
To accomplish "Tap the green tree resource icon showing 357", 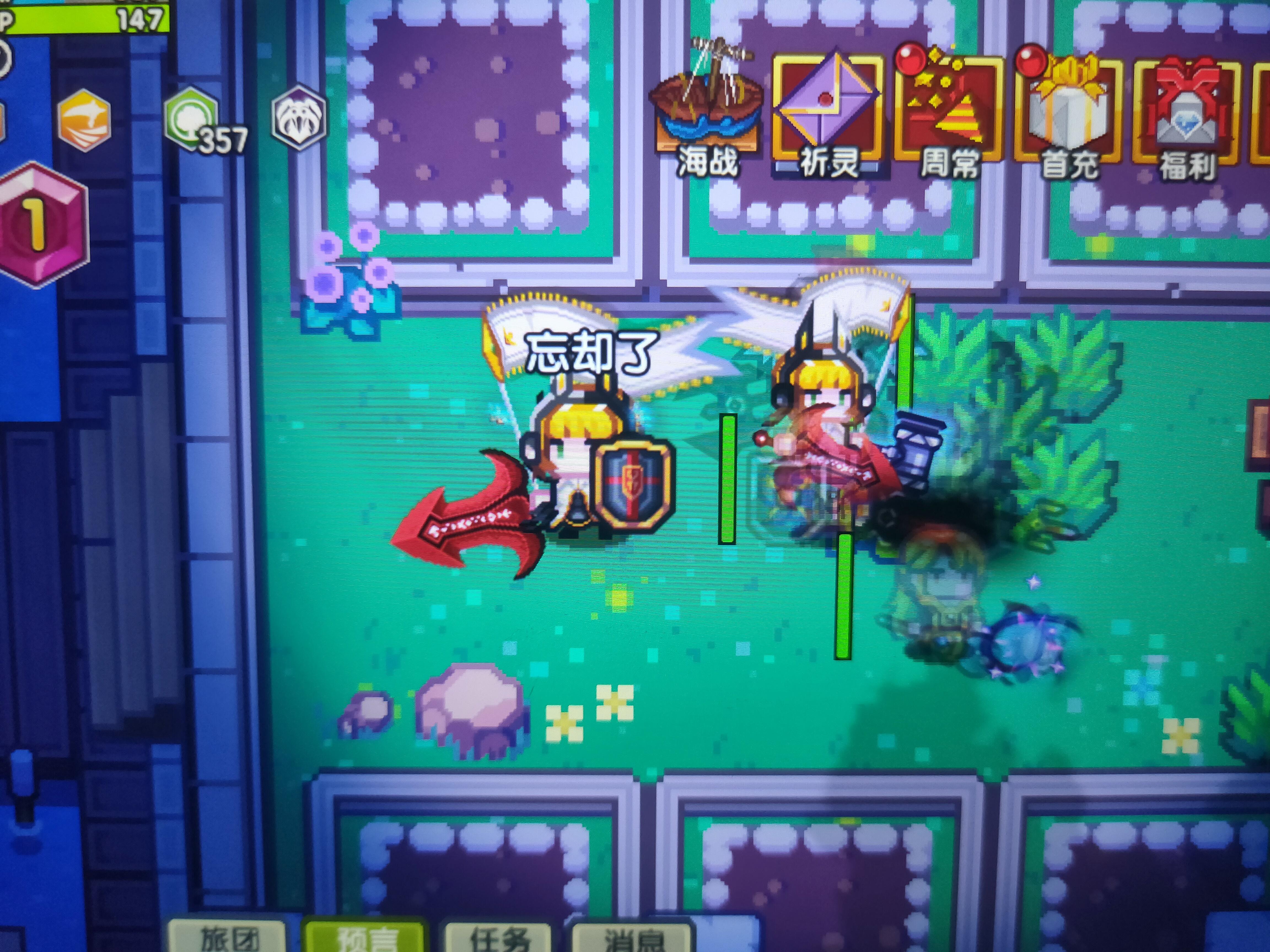I will pos(191,118).
